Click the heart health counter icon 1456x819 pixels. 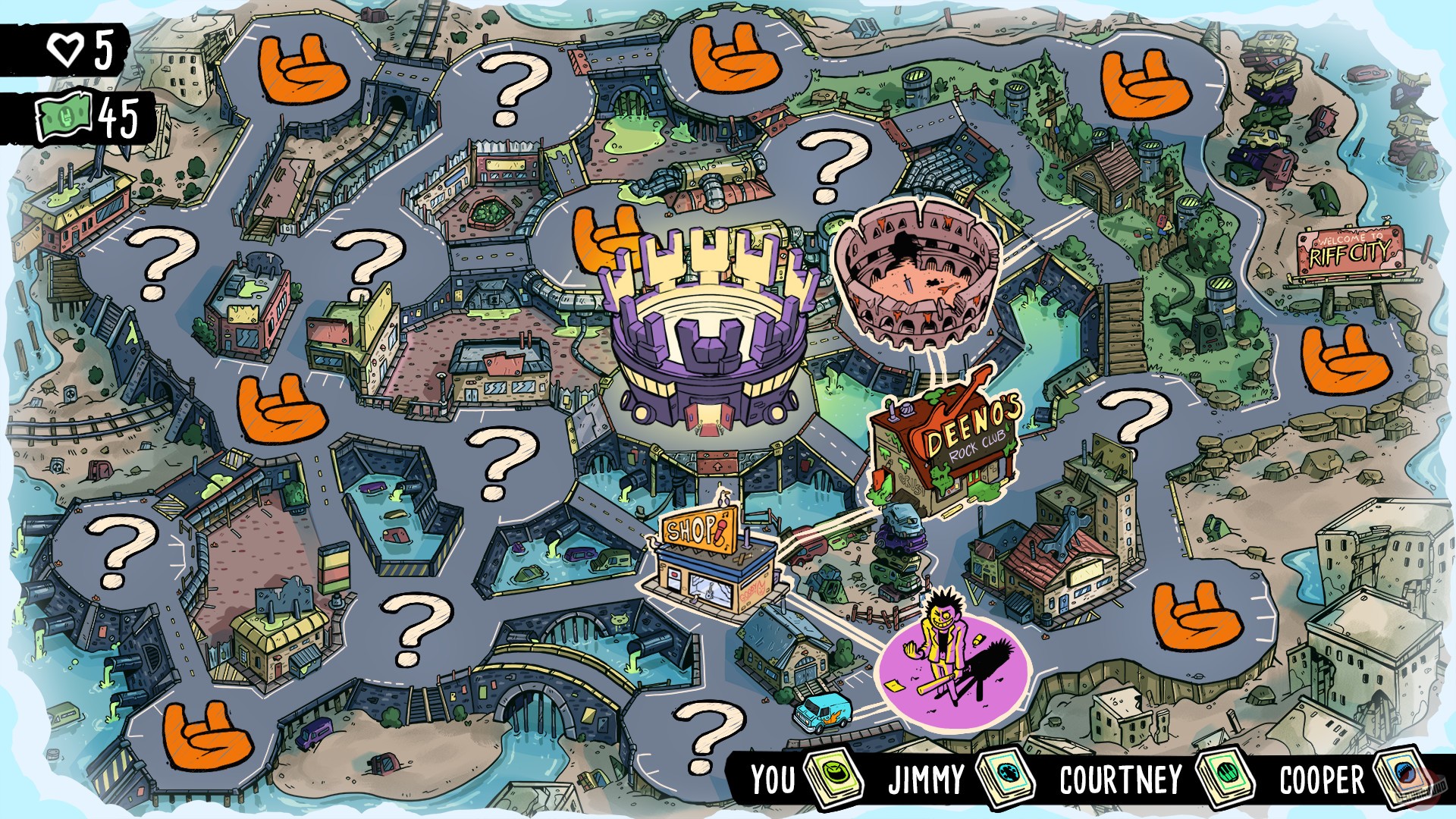coord(67,49)
